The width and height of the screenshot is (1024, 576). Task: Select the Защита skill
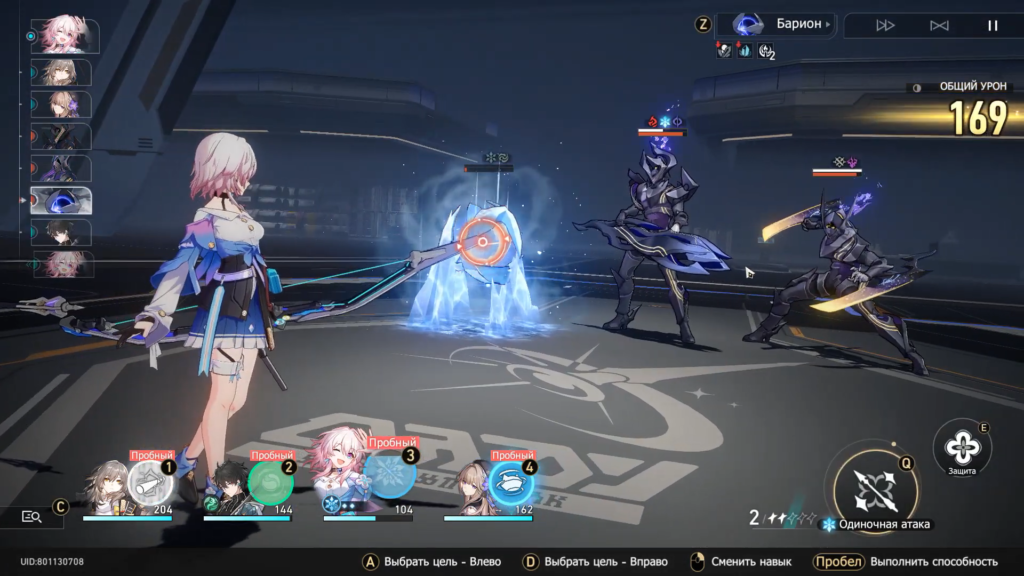tap(962, 444)
